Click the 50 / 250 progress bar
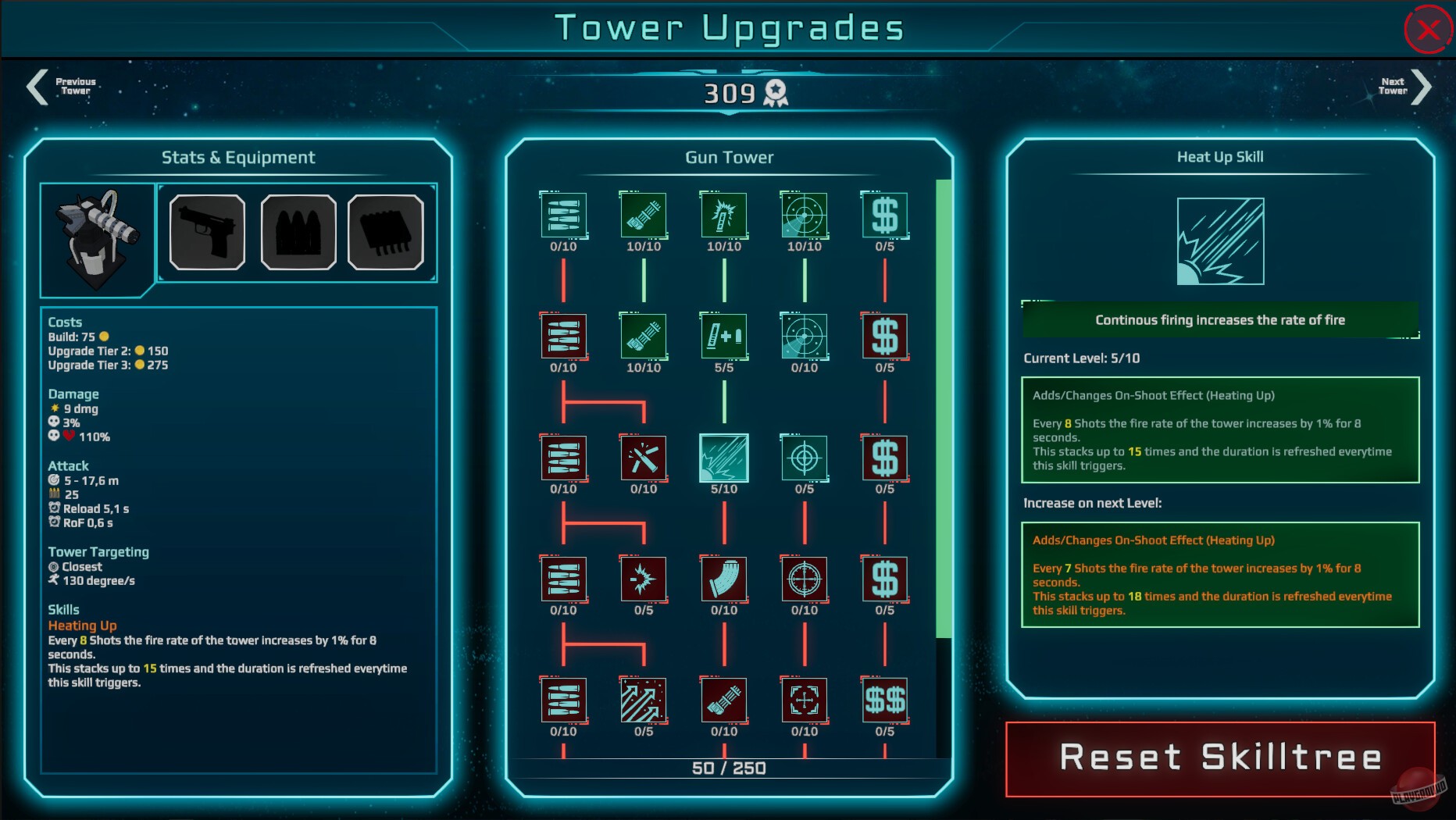The width and height of the screenshot is (1456, 820). click(x=729, y=768)
